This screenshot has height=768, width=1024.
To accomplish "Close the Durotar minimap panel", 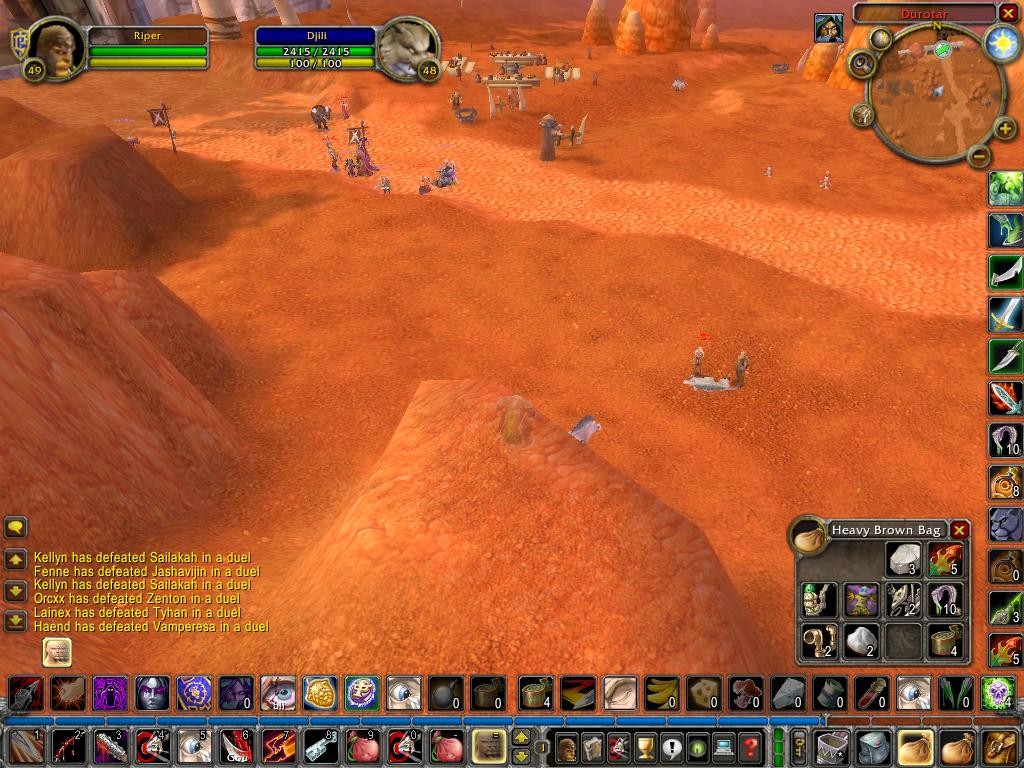I will (x=1007, y=13).
